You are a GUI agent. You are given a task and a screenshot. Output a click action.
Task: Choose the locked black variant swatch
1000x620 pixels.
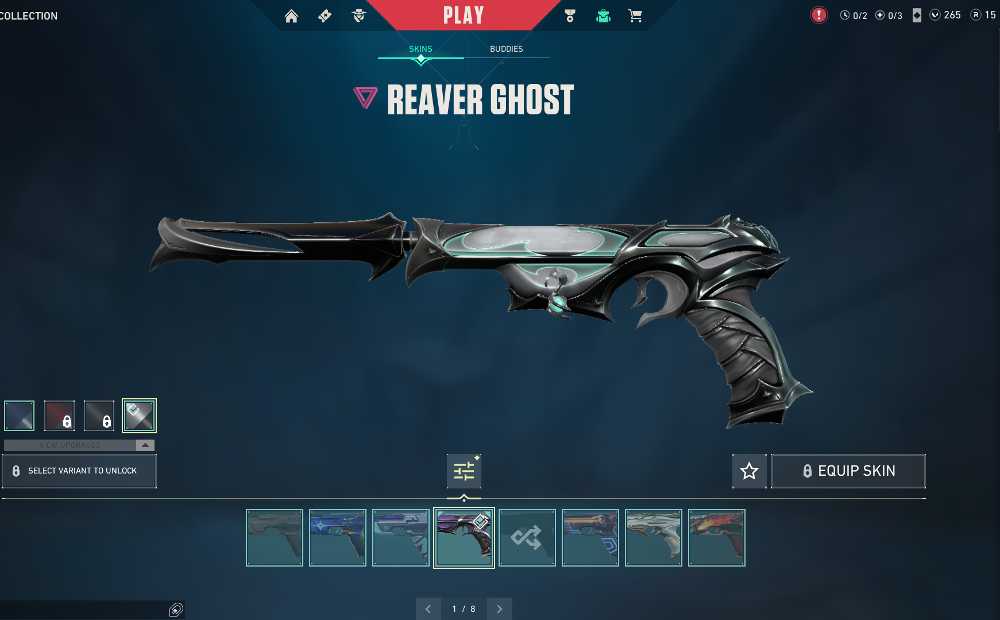[99, 415]
